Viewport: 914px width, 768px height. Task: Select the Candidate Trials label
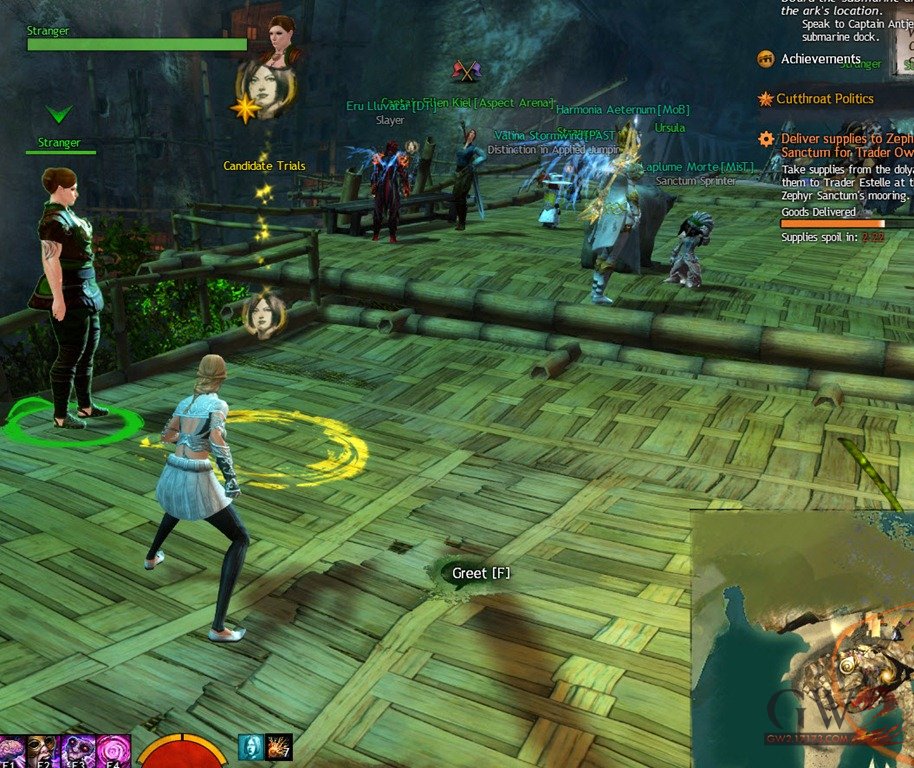click(264, 166)
